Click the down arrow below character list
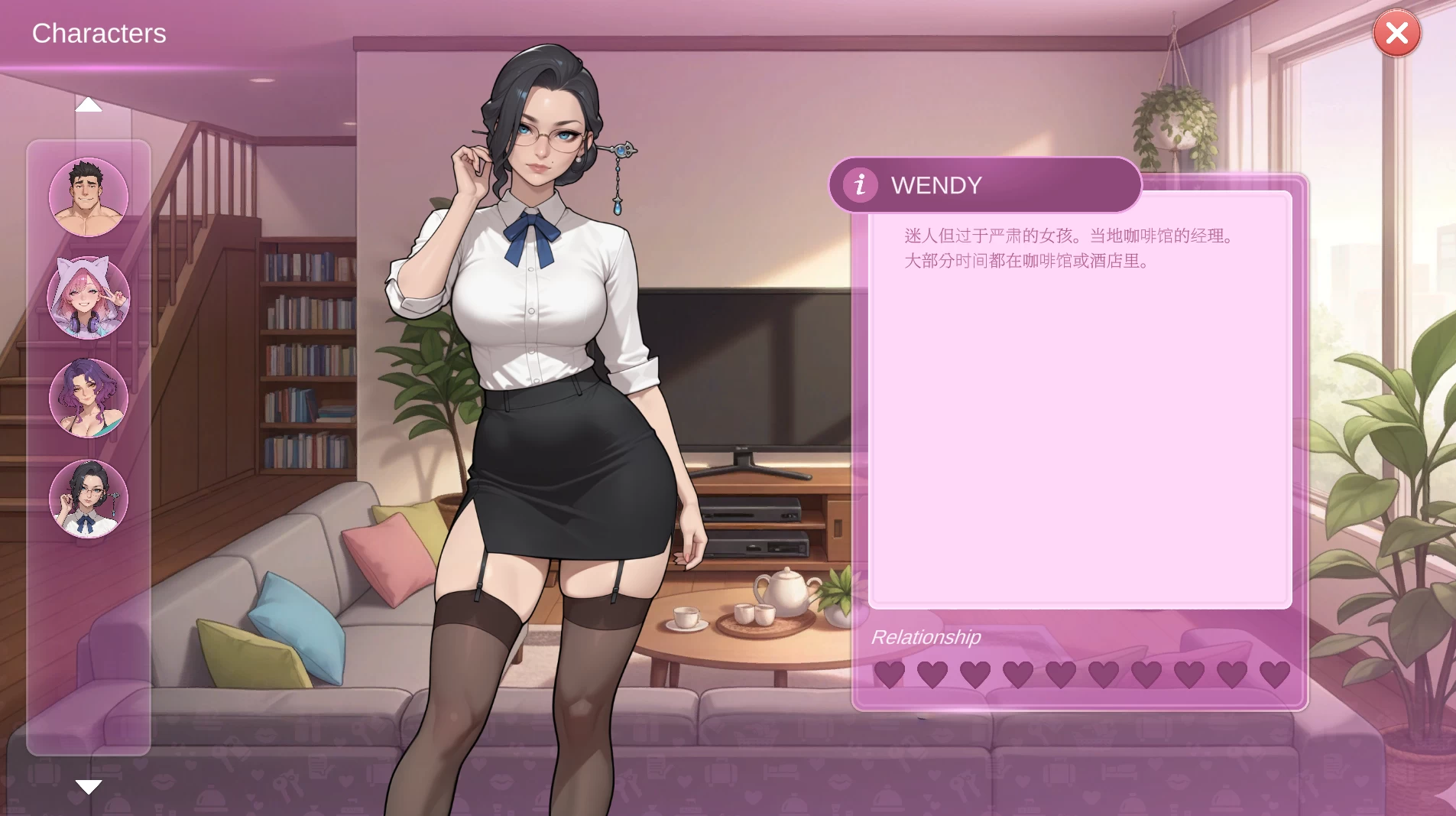 (x=89, y=787)
